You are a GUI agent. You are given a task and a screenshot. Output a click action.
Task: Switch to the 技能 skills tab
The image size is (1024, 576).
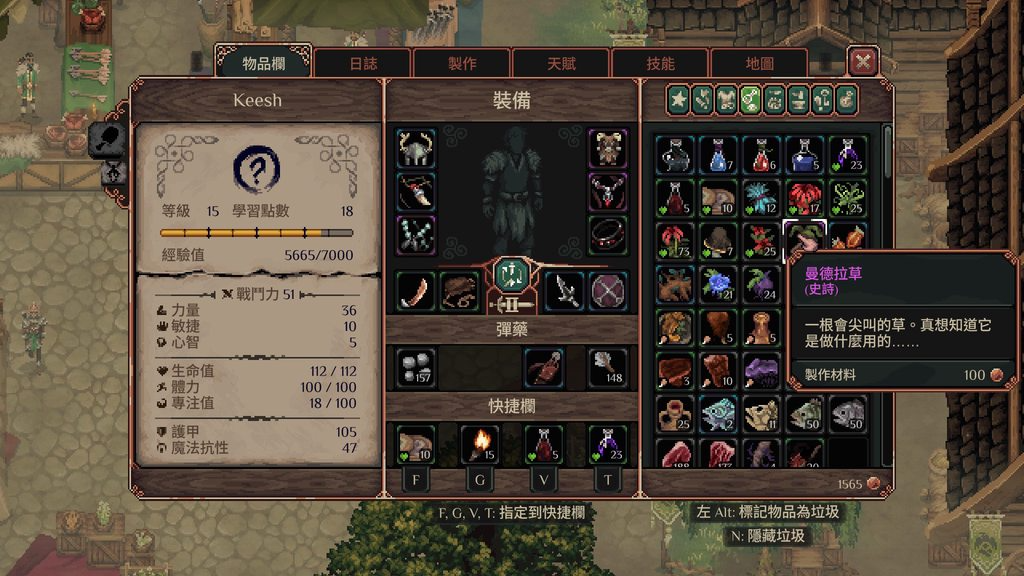[x=660, y=63]
